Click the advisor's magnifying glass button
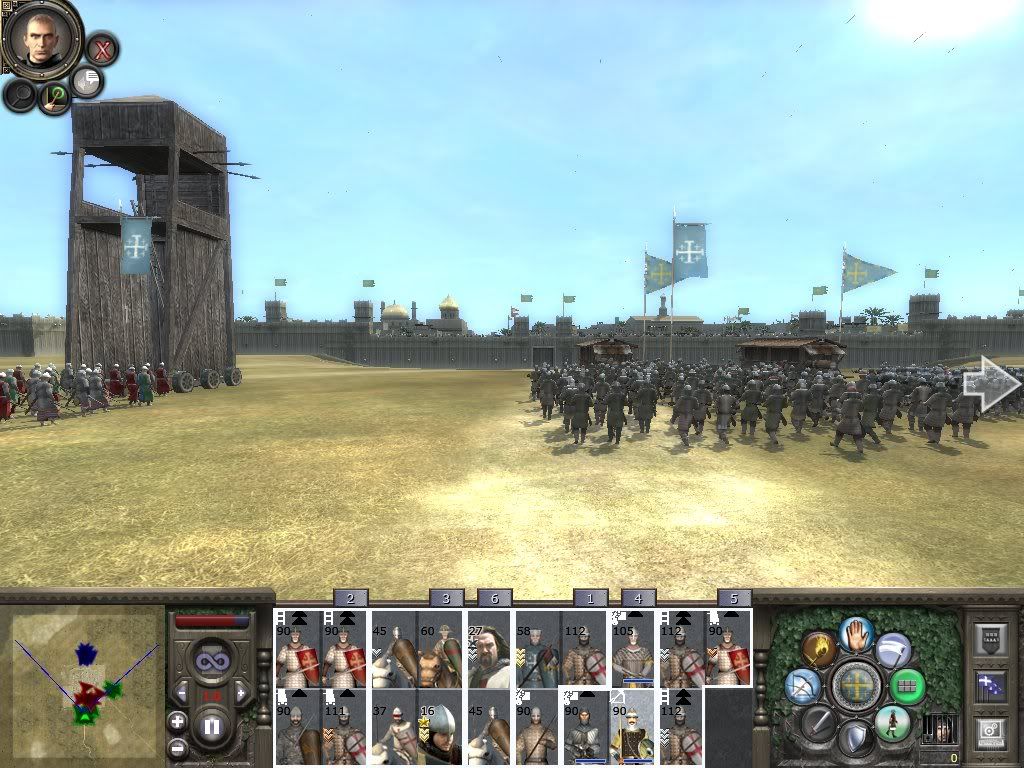 [x=20, y=95]
